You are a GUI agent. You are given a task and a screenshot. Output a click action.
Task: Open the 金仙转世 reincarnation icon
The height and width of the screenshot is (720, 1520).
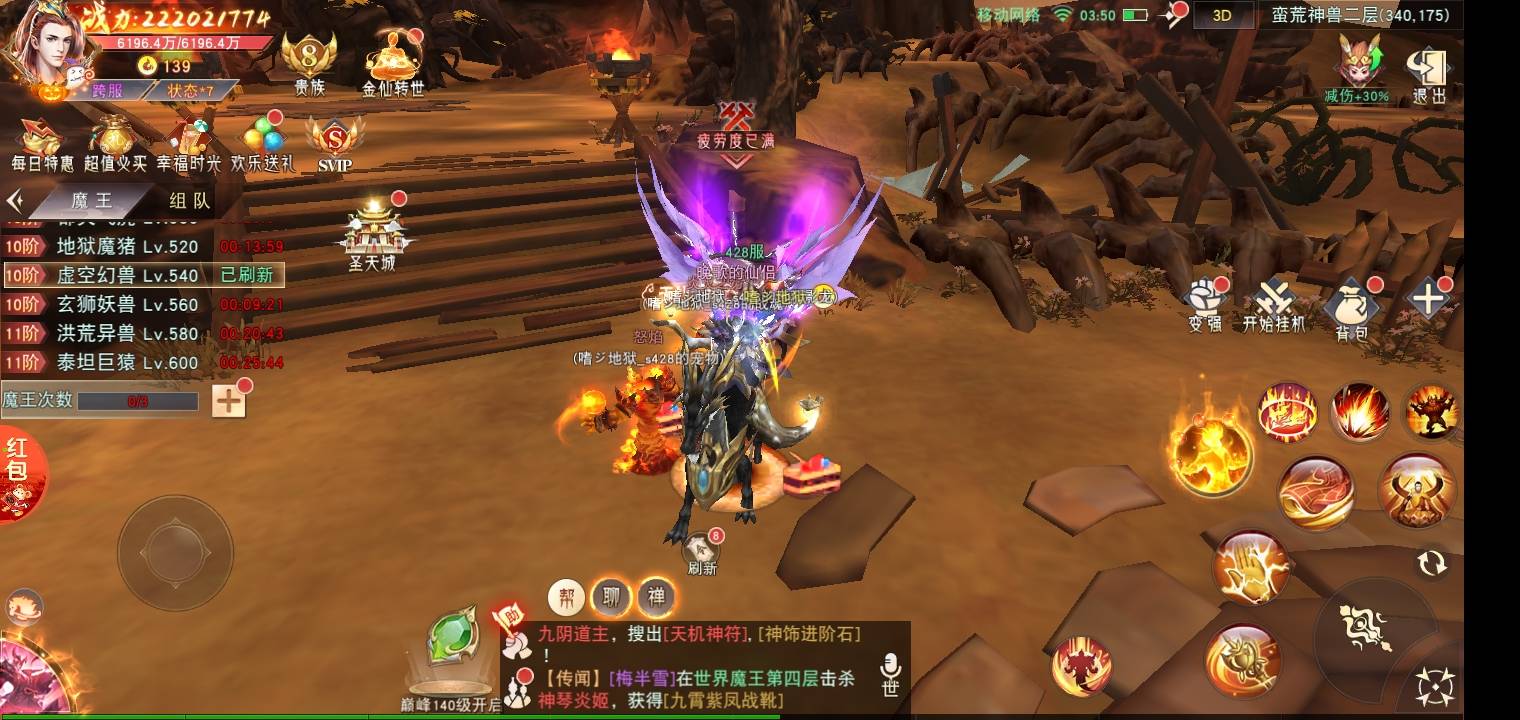tap(392, 60)
